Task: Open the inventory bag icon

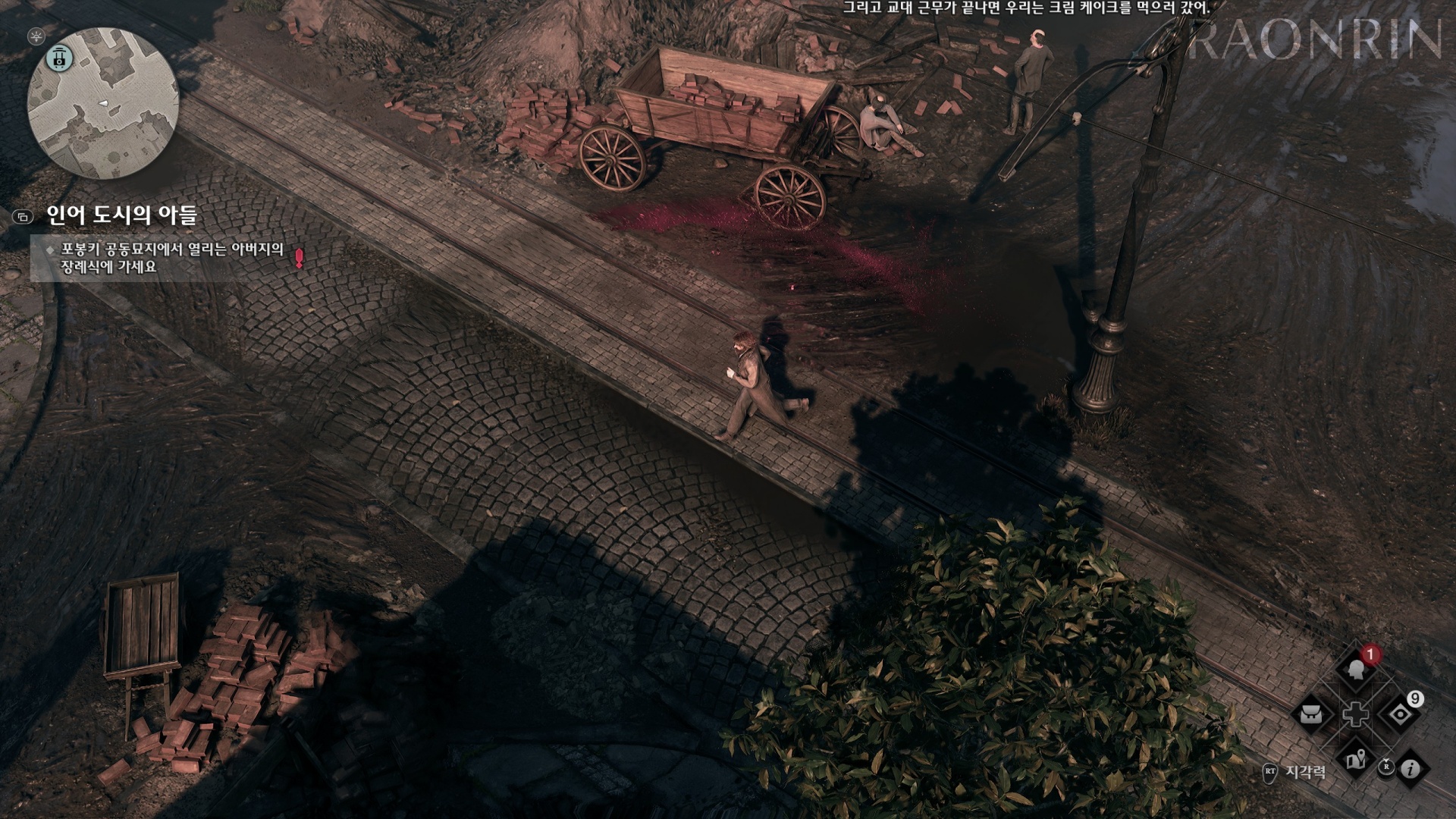Action: (x=1312, y=714)
